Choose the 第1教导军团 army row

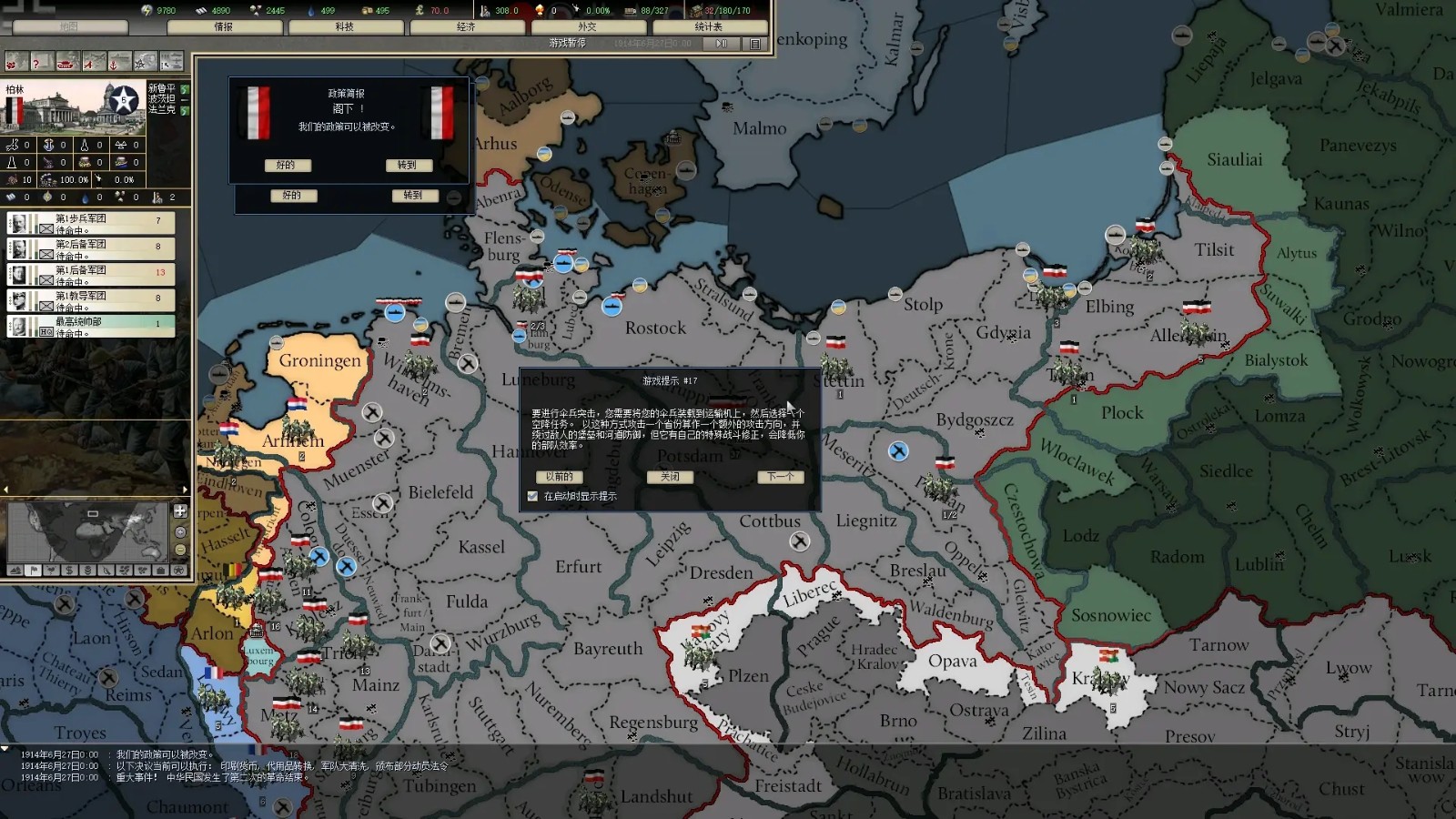pyautogui.click(x=91, y=300)
